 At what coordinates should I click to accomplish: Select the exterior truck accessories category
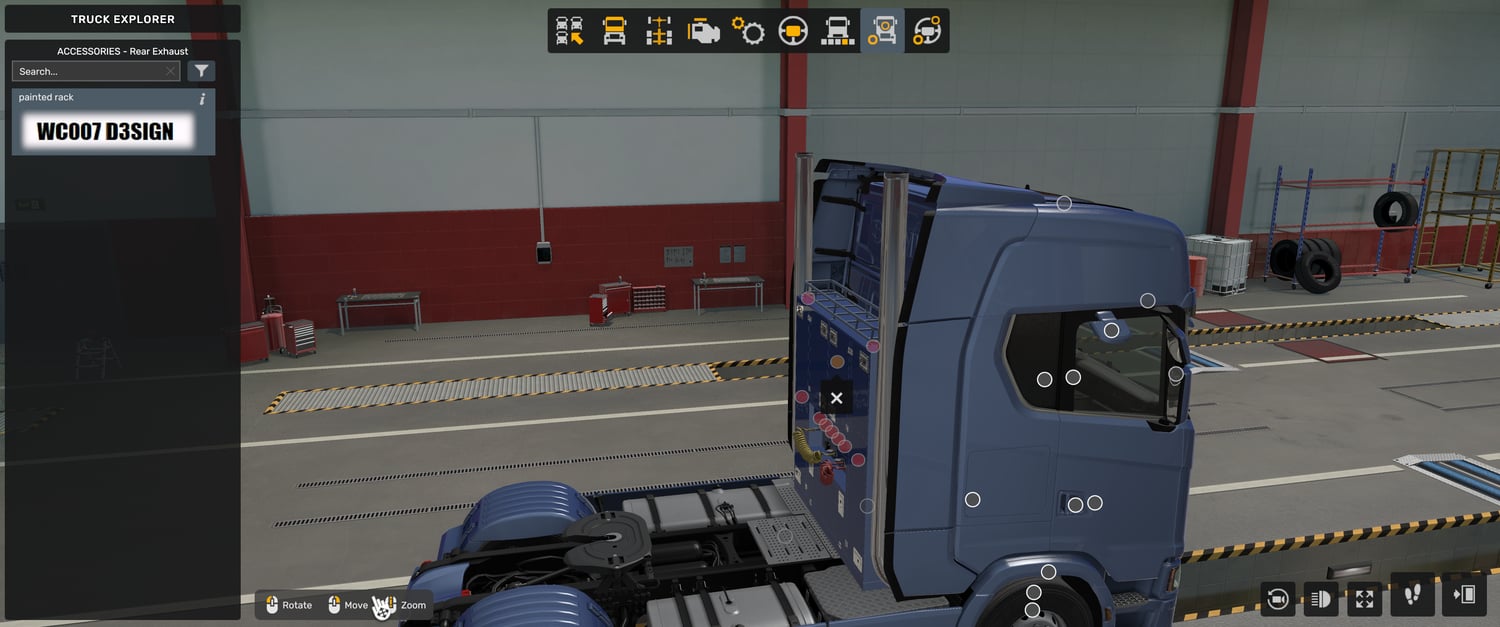882,31
